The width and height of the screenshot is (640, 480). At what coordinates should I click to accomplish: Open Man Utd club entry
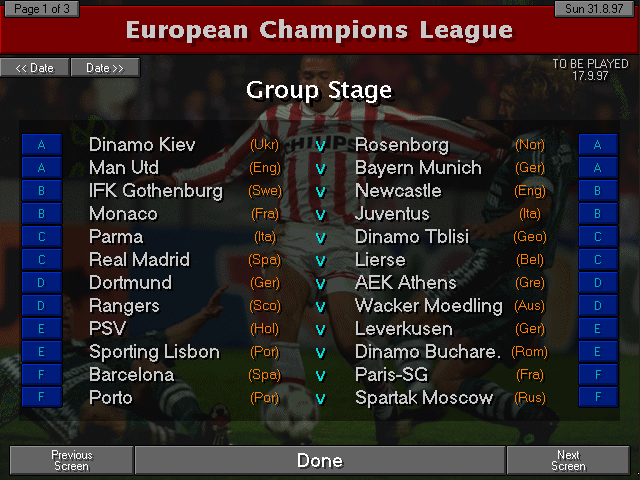click(123, 168)
